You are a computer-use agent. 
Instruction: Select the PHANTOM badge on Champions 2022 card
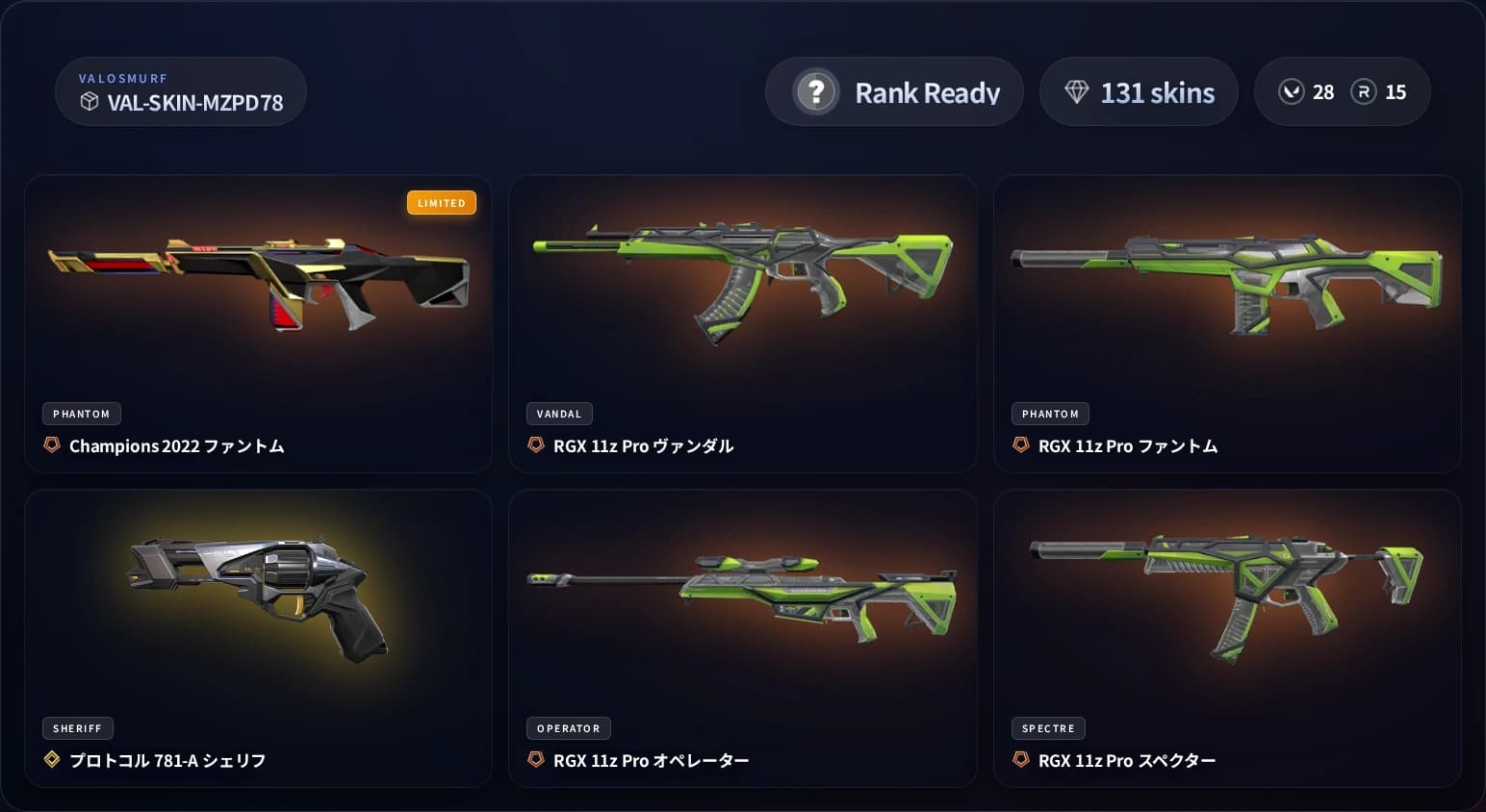coord(81,413)
